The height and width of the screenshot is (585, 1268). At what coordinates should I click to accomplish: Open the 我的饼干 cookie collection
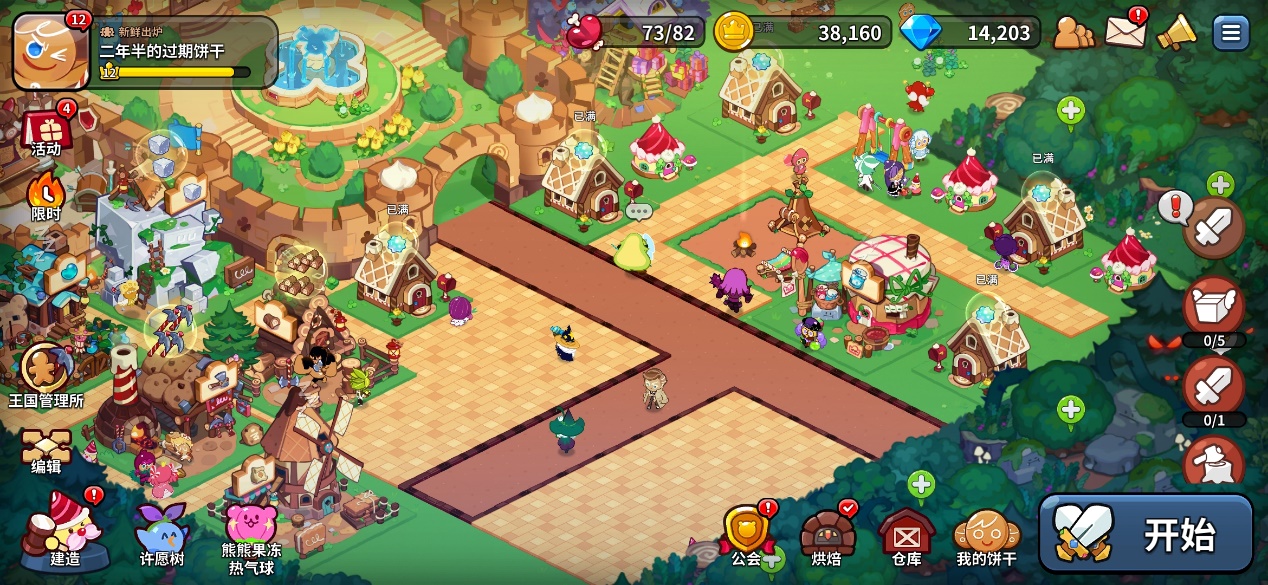985,534
